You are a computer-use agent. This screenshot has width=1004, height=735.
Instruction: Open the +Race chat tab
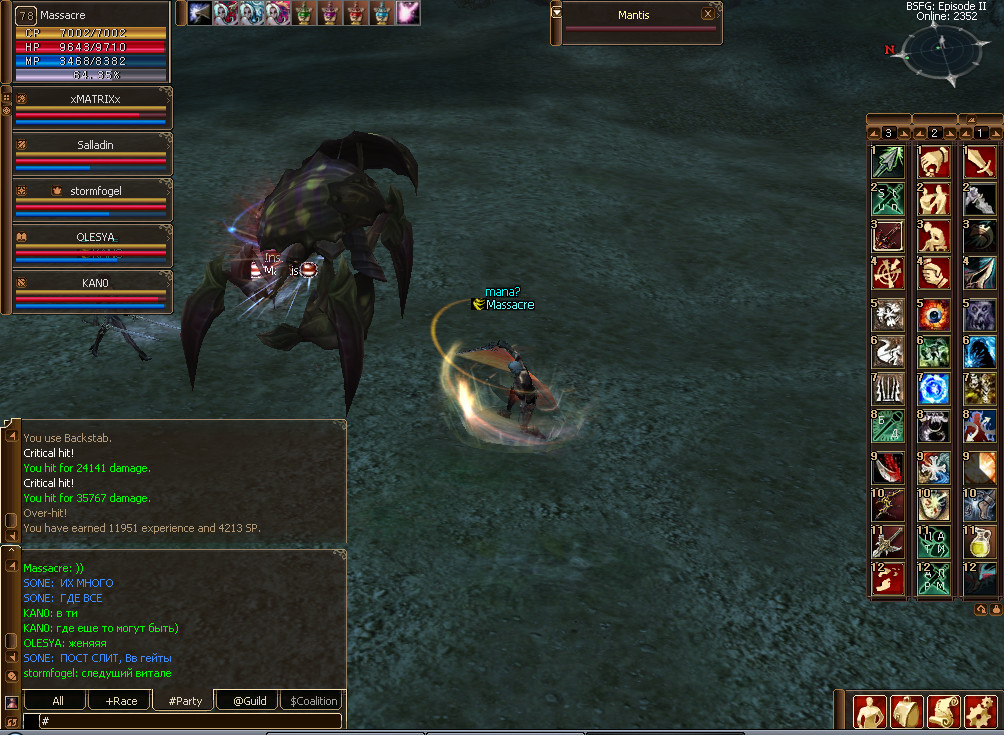click(120, 700)
